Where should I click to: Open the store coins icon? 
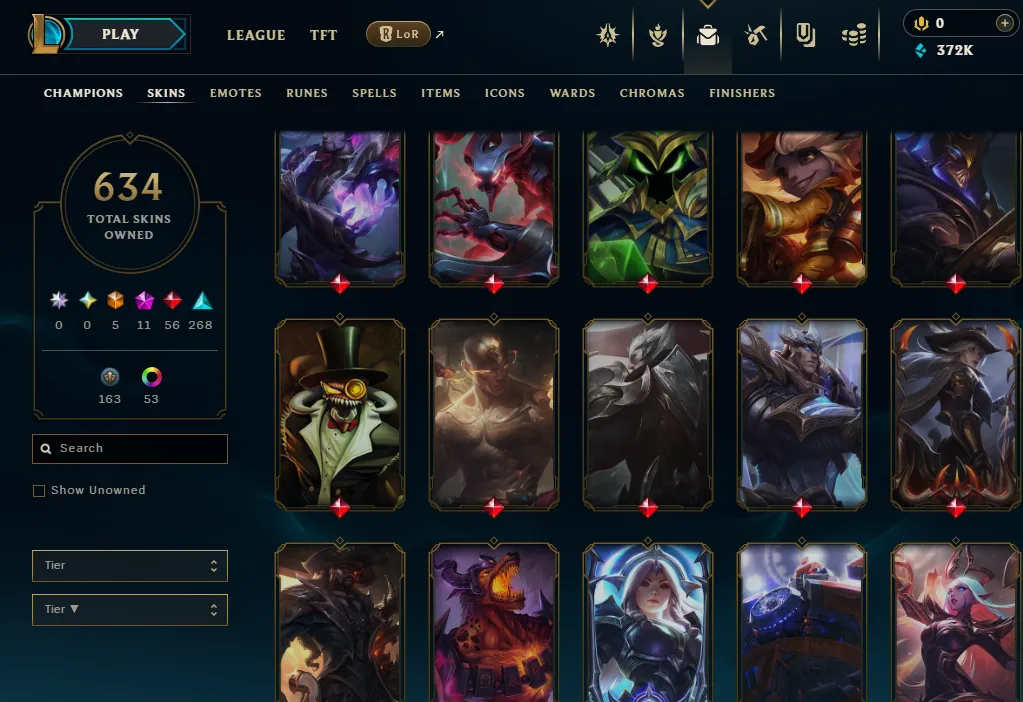(853, 36)
